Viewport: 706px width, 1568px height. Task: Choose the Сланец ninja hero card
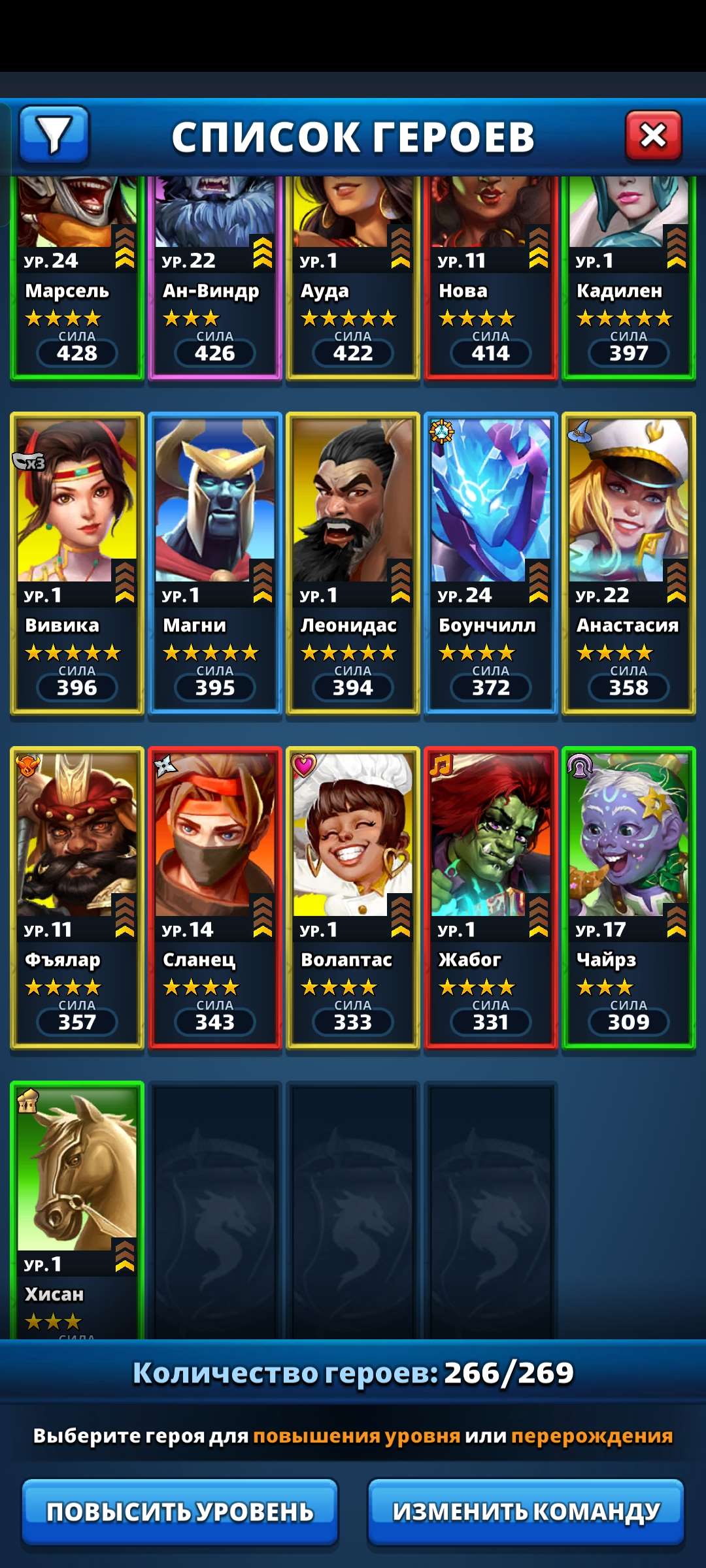[215, 898]
